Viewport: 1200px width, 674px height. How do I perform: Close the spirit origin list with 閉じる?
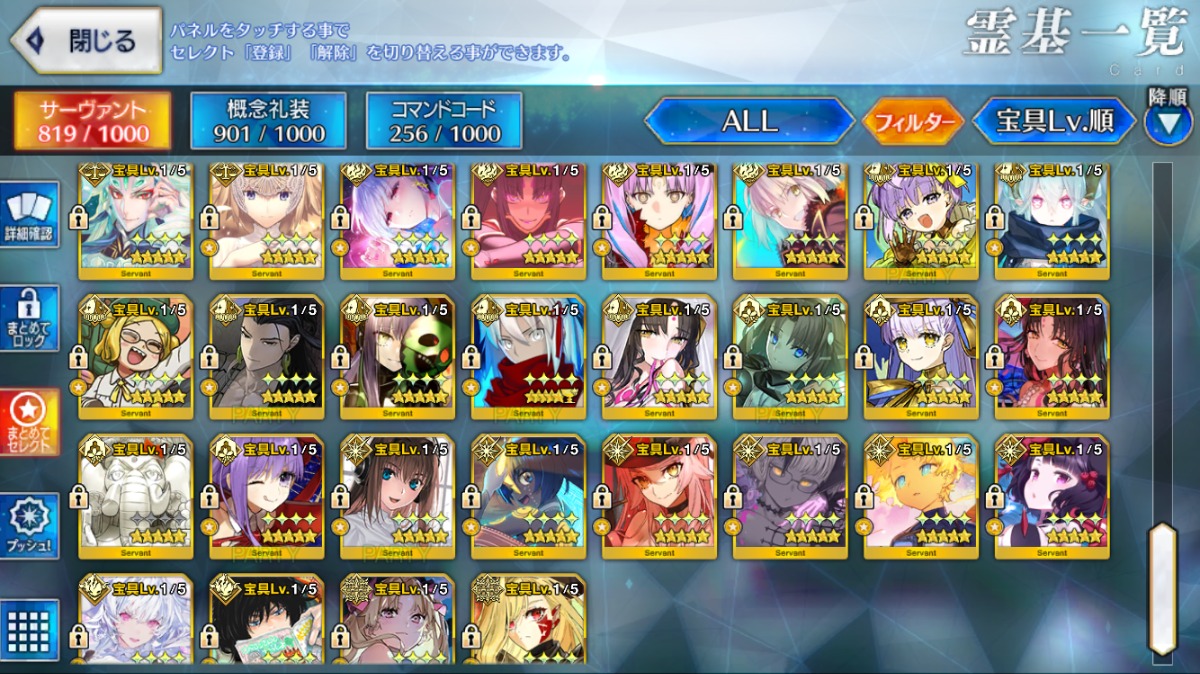tap(86, 41)
